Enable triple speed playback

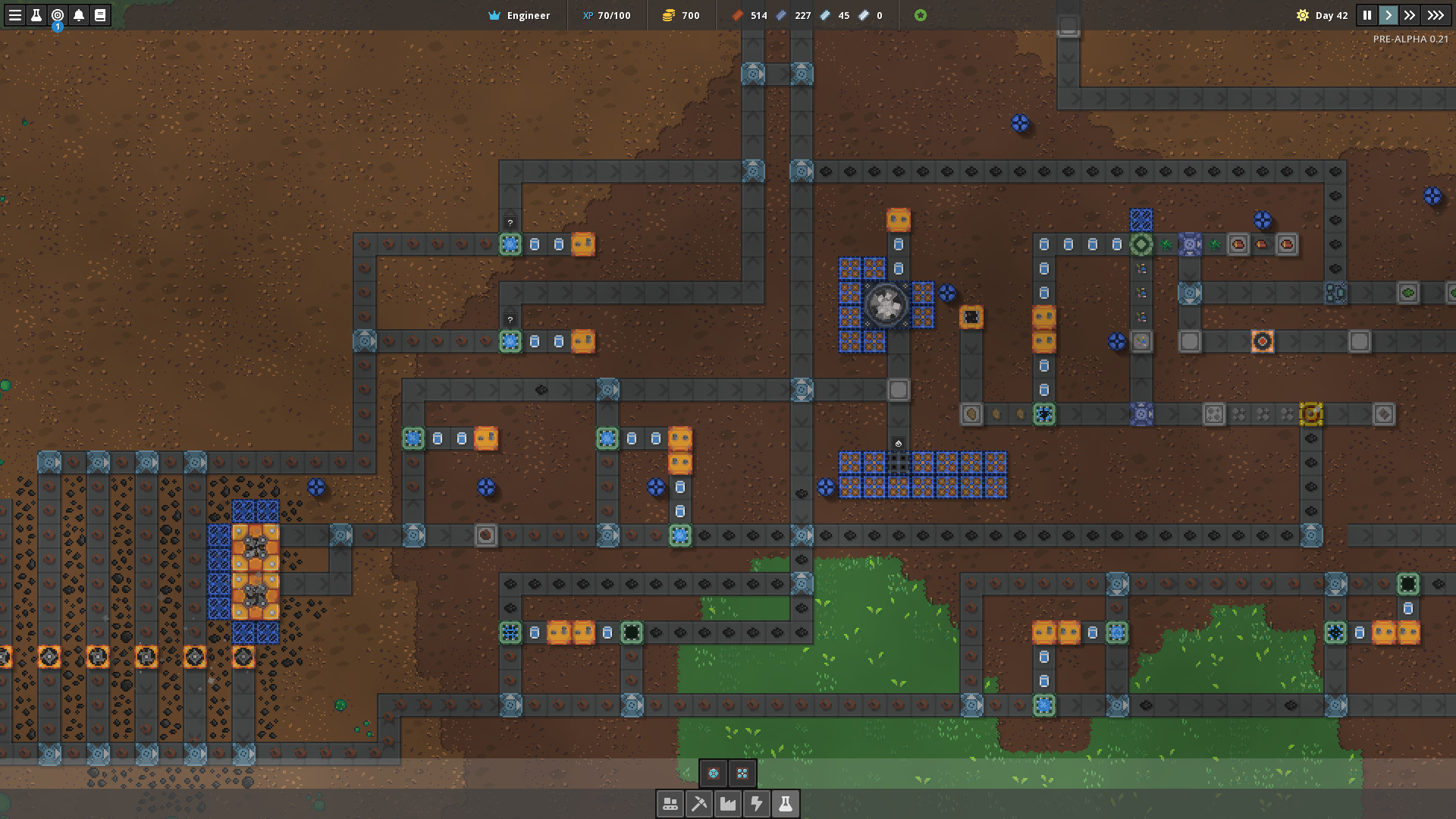tap(1436, 15)
